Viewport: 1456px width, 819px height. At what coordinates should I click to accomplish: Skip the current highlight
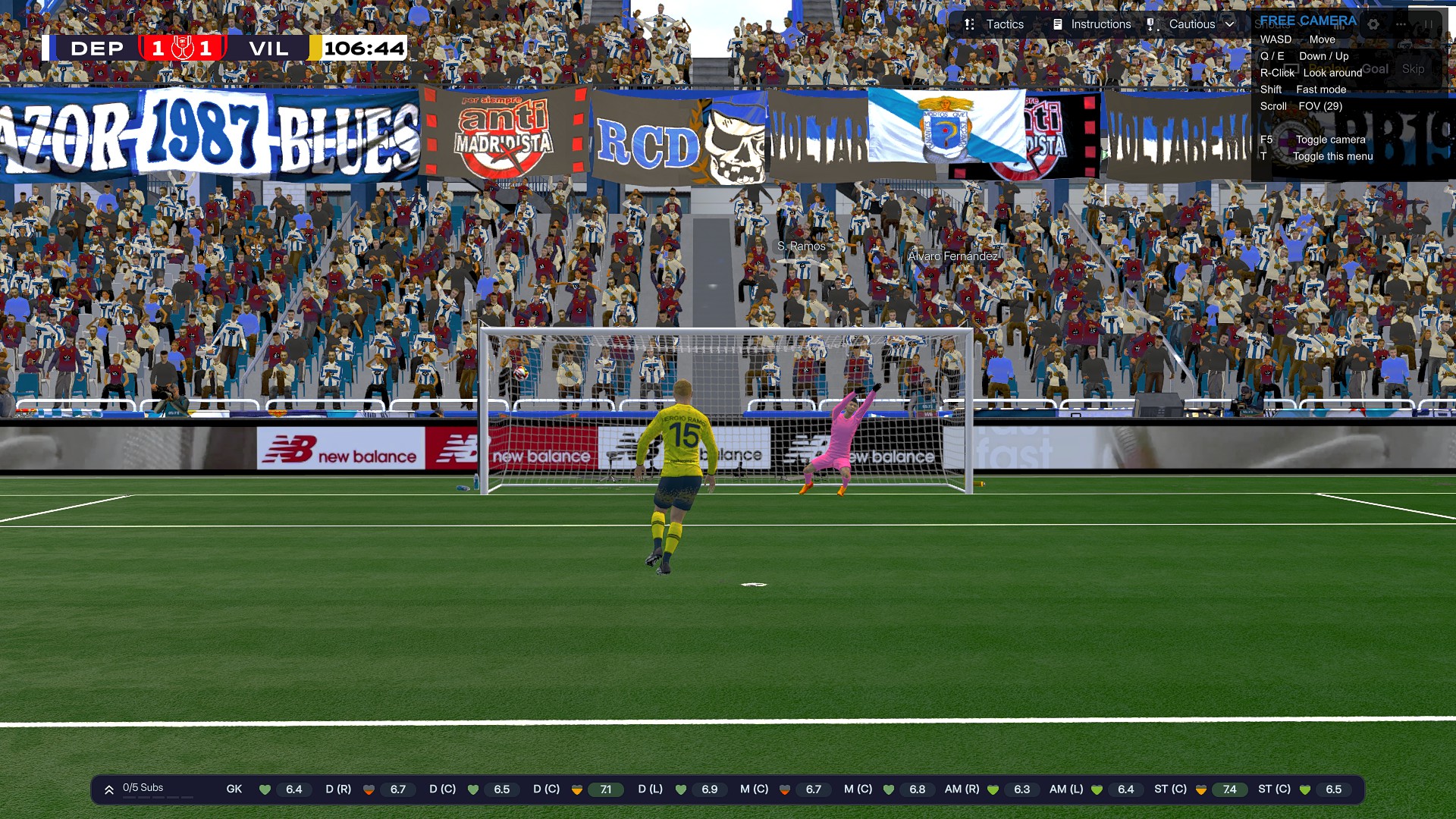coord(1413,69)
